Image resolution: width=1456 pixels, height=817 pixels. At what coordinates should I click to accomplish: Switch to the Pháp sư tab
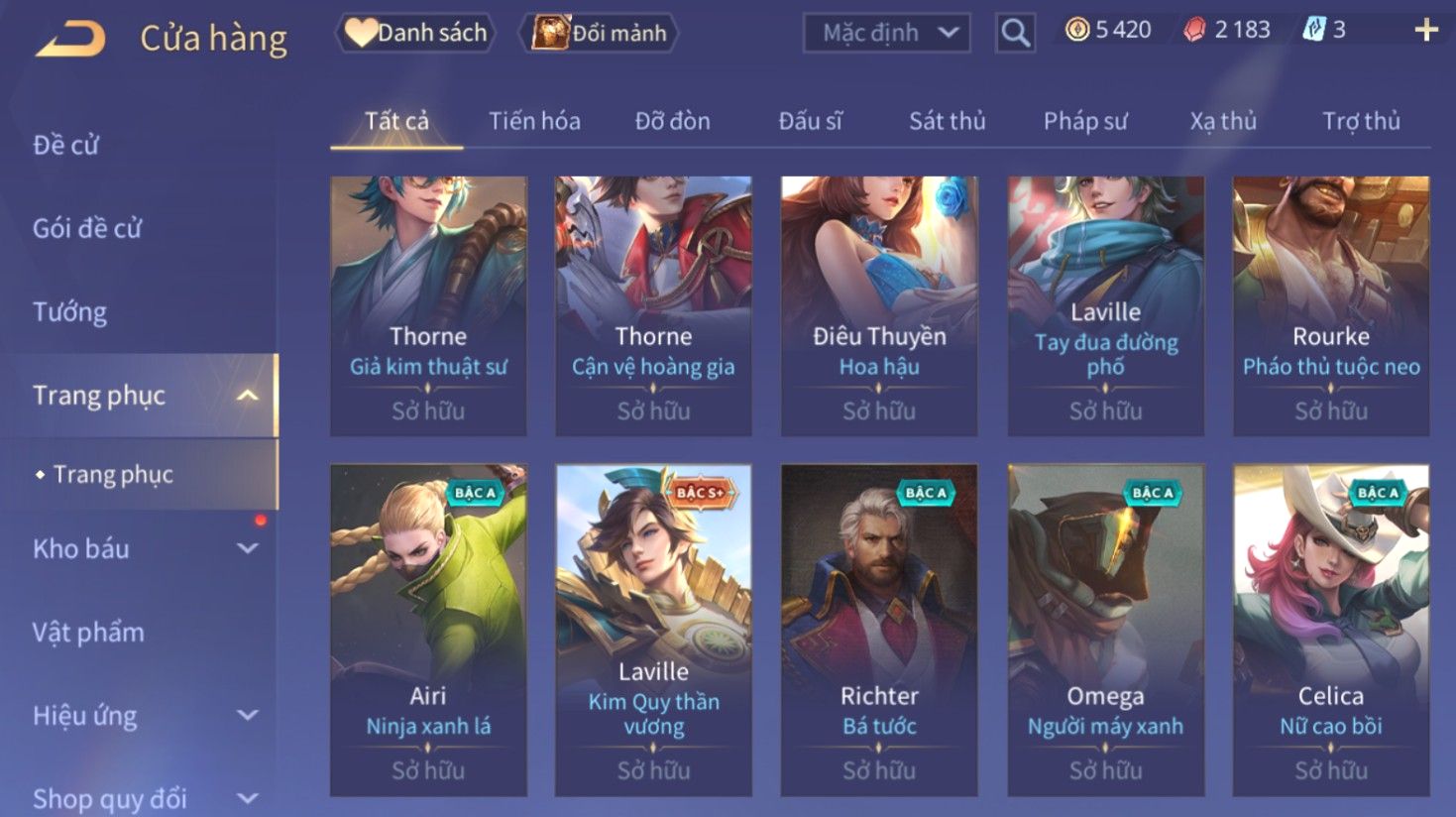[x=1085, y=121]
